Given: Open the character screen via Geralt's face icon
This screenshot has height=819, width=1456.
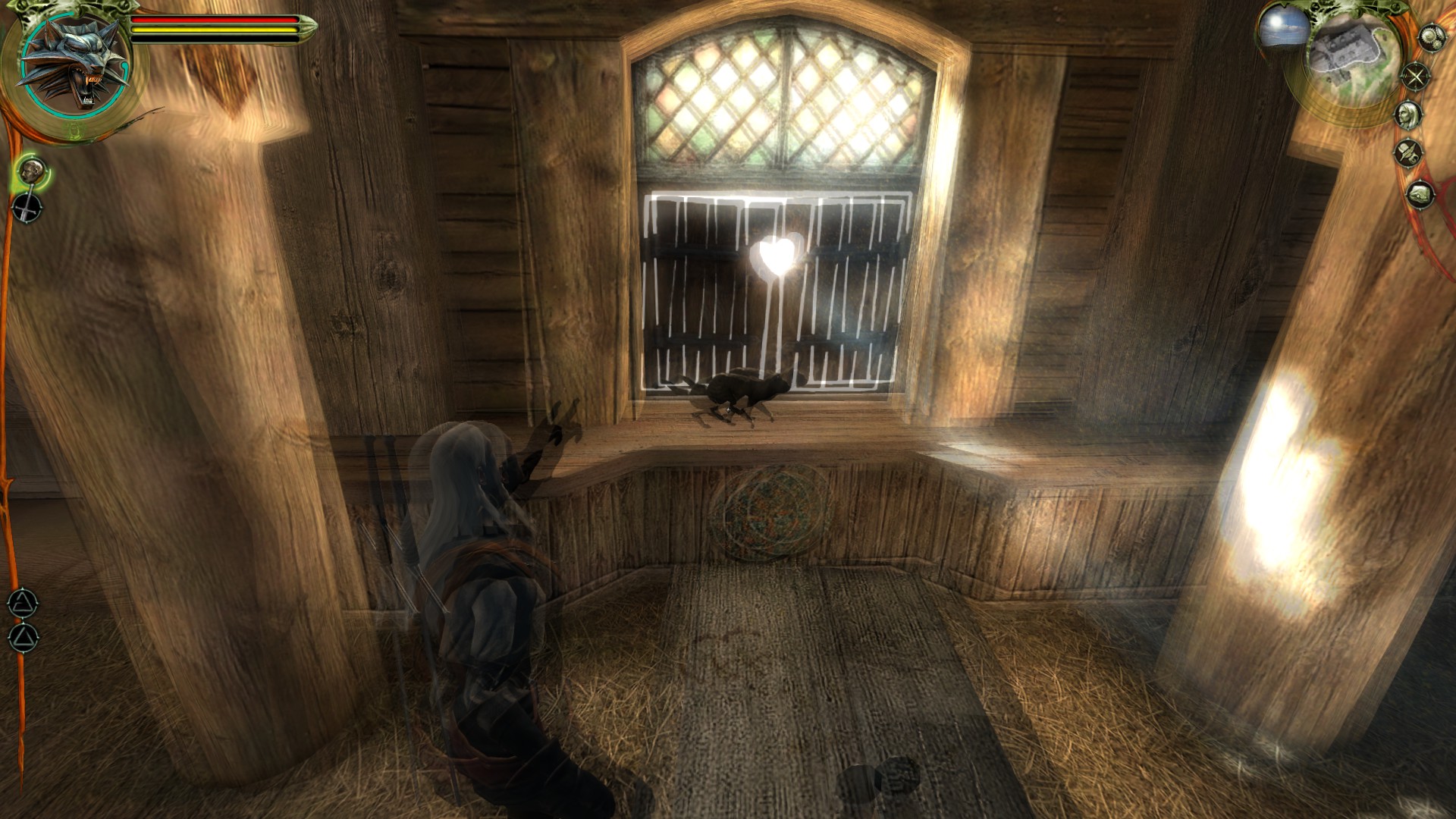Looking at the screenshot, I should click(x=1409, y=115).
